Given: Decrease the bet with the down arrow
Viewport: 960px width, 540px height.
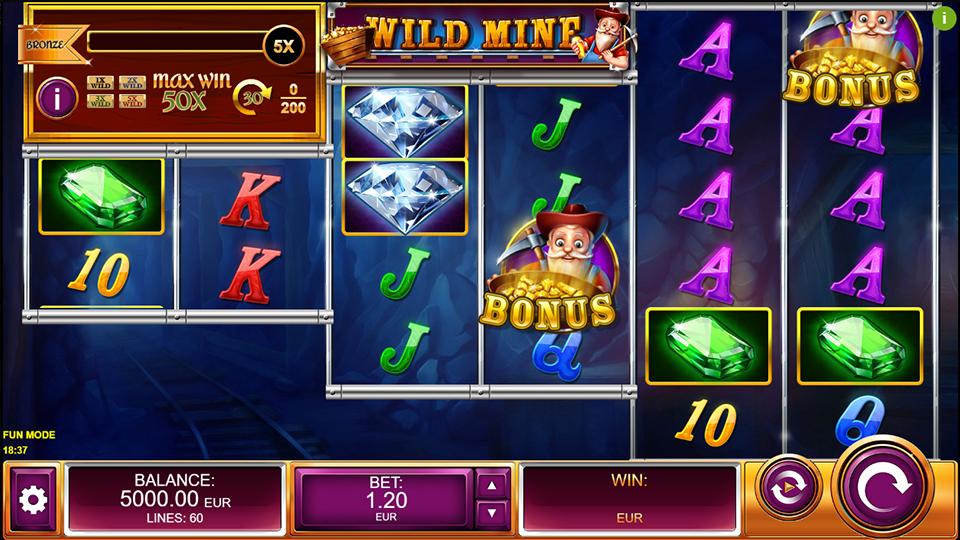Looking at the screenshot, I should pyautogui.click(x=491, y=514).
